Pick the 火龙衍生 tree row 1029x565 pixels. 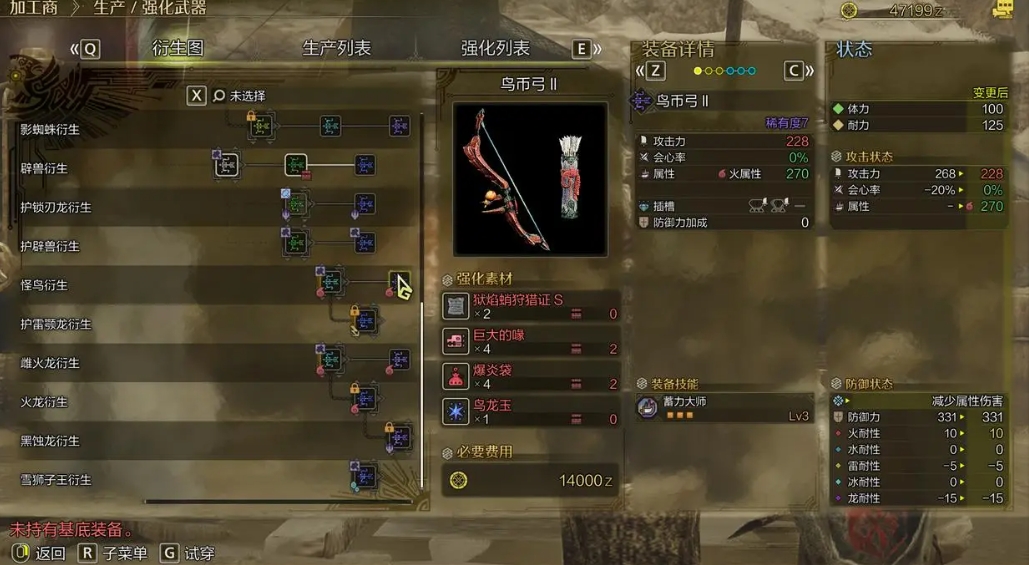[44, 403]
